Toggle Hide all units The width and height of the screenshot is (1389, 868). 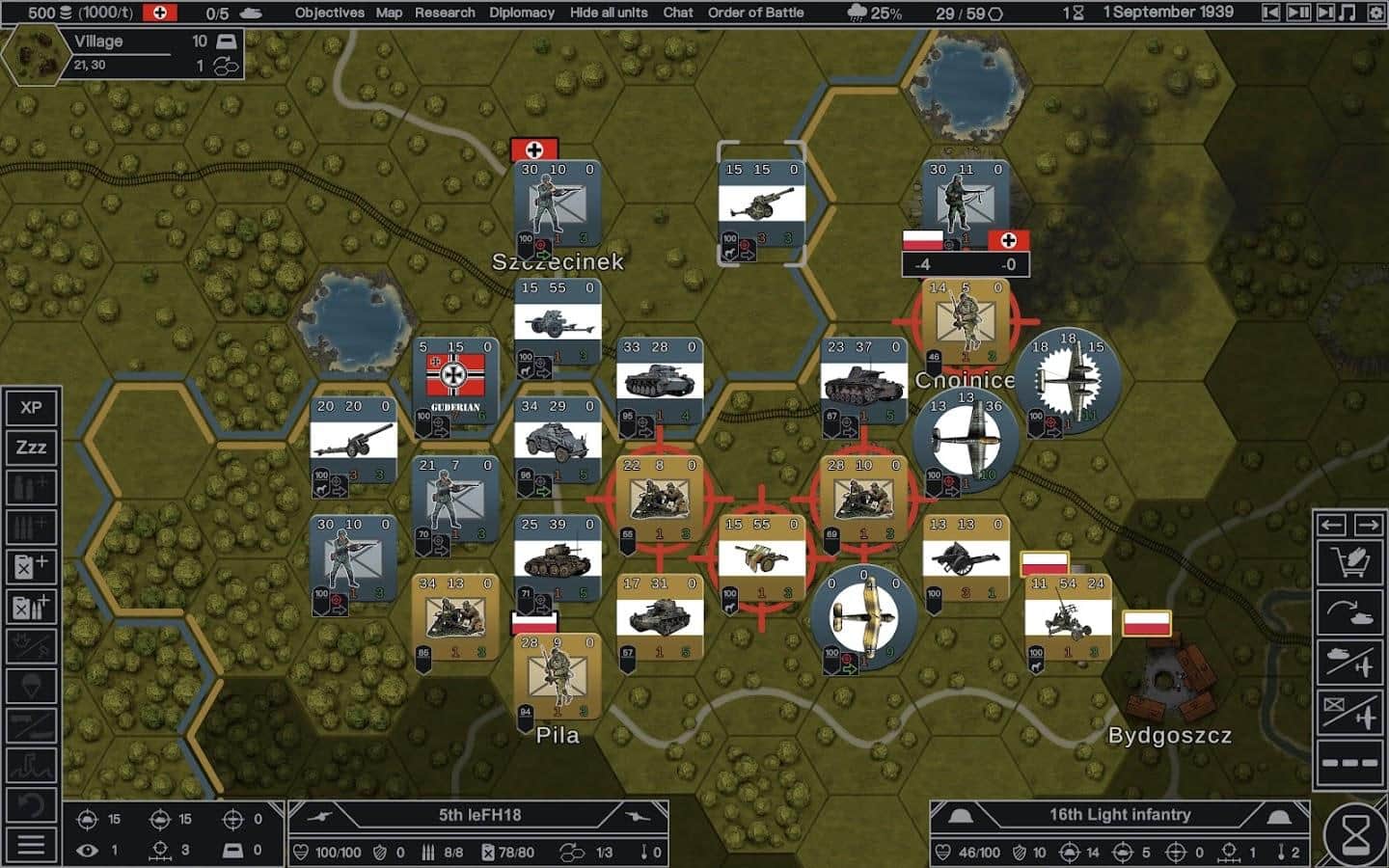[x=609, y=13]
